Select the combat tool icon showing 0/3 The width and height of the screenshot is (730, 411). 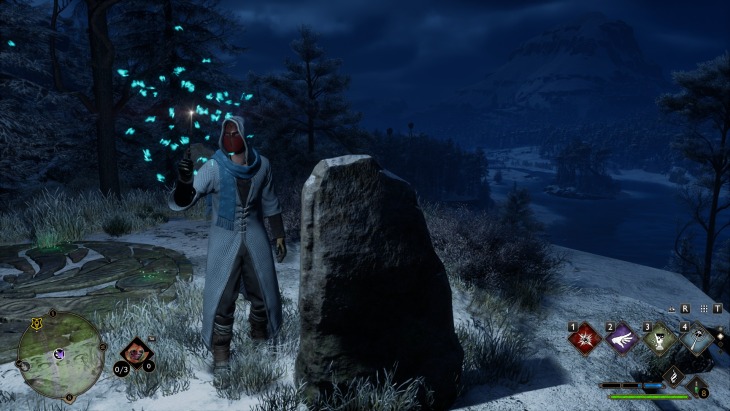[135, 354]
